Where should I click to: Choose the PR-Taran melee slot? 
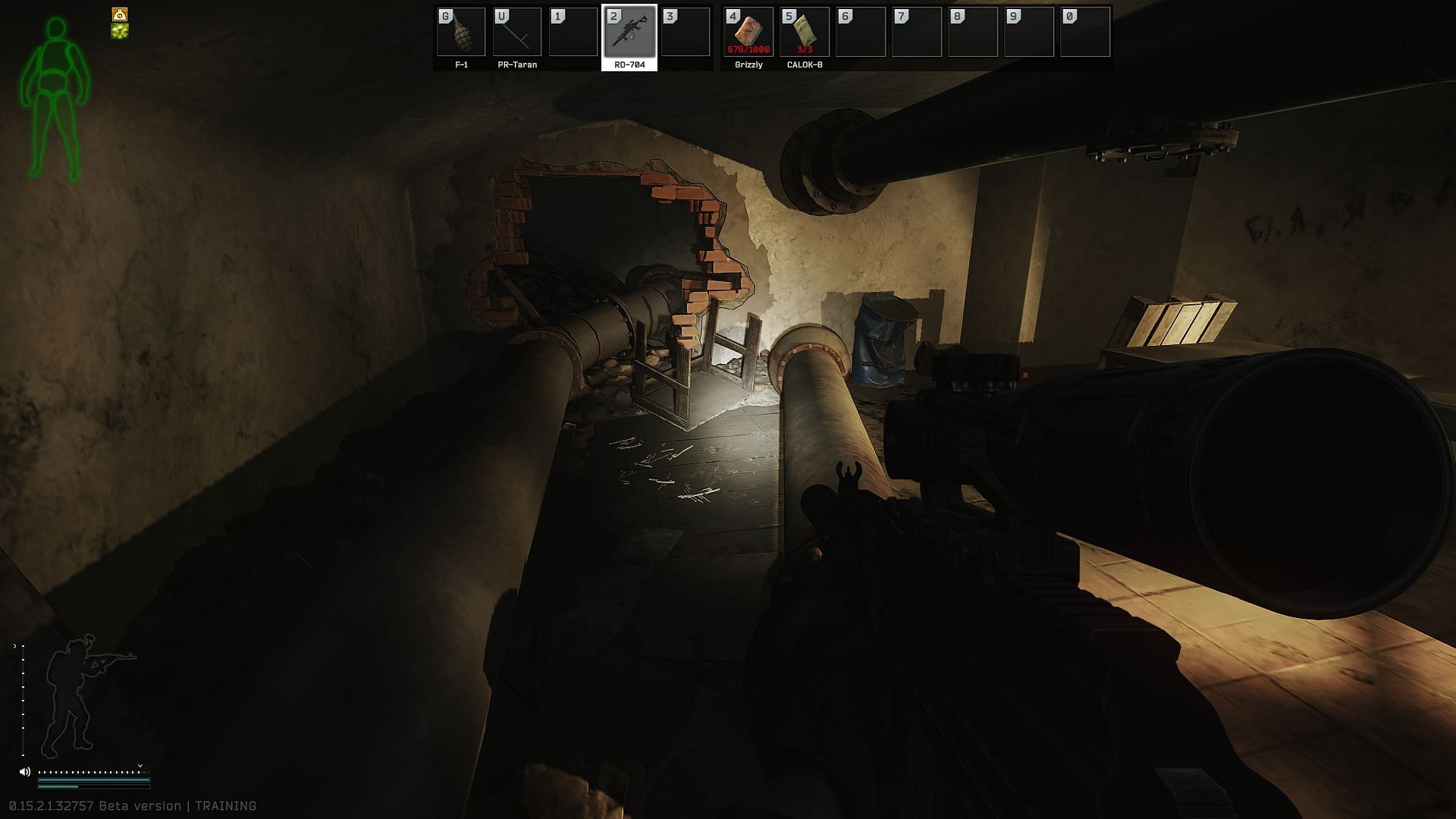tap(517, 32)
